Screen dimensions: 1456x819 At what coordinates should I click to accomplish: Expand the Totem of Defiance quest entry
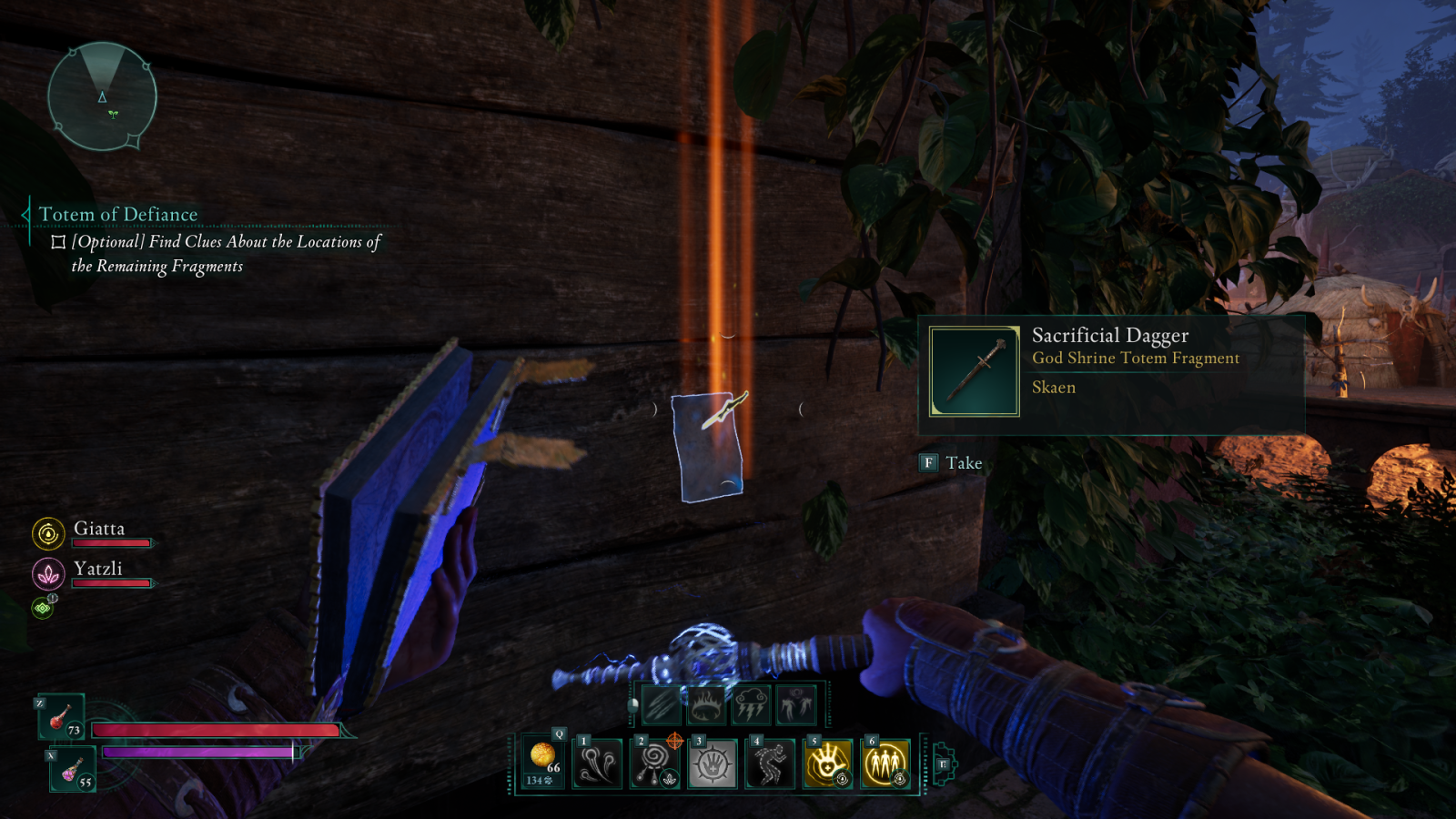point(26,213)
